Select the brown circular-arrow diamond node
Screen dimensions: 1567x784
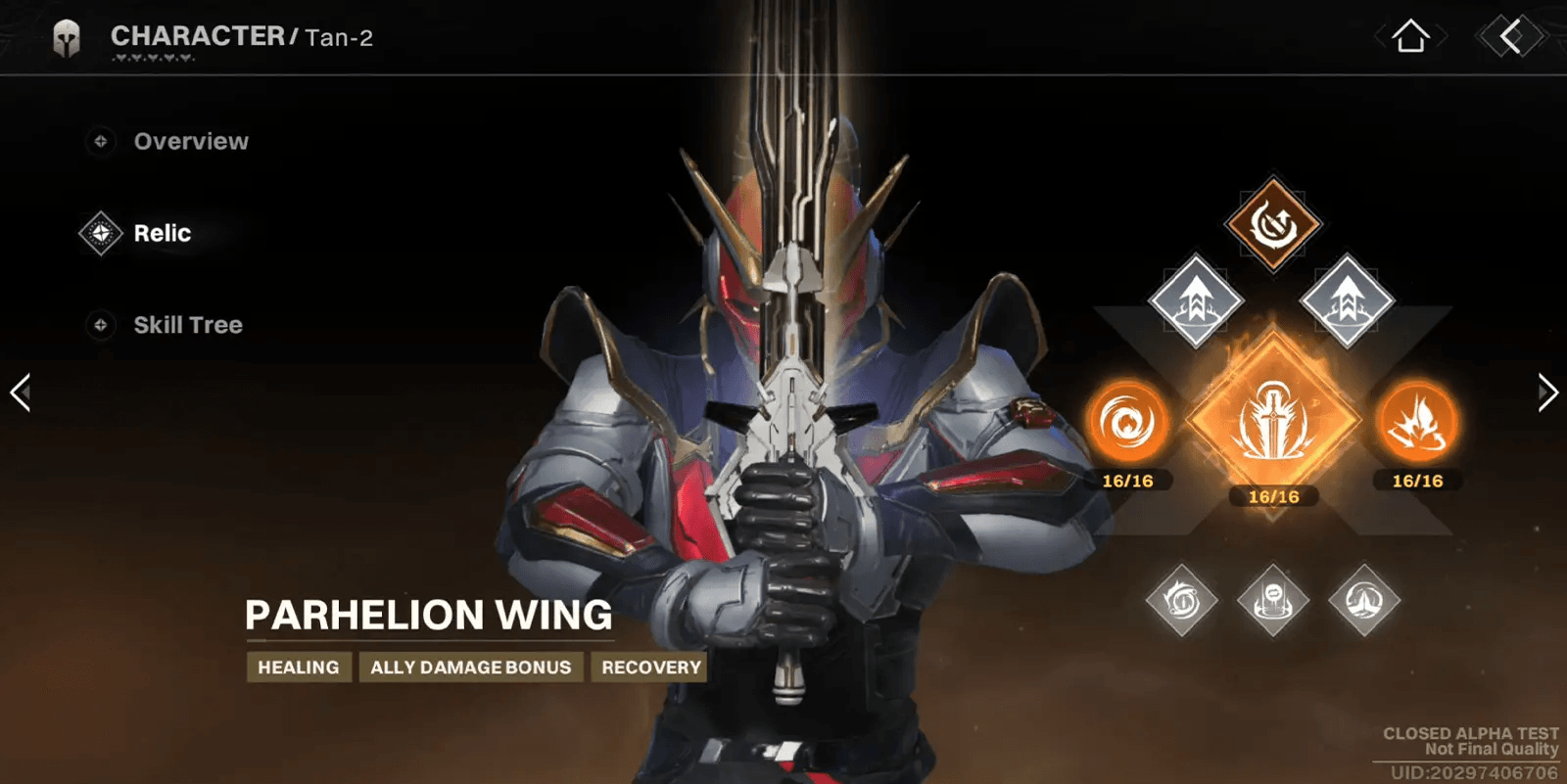click(1272, 224)
